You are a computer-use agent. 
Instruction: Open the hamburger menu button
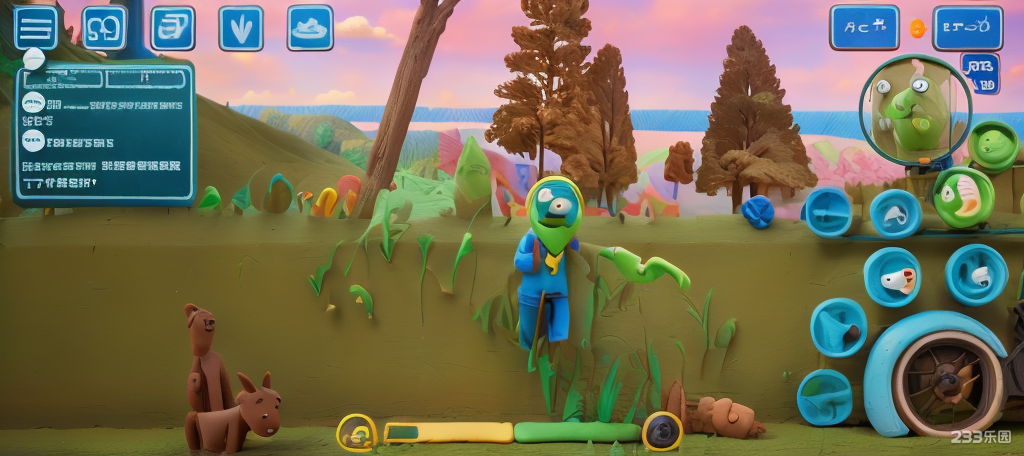tap(35, 27)
